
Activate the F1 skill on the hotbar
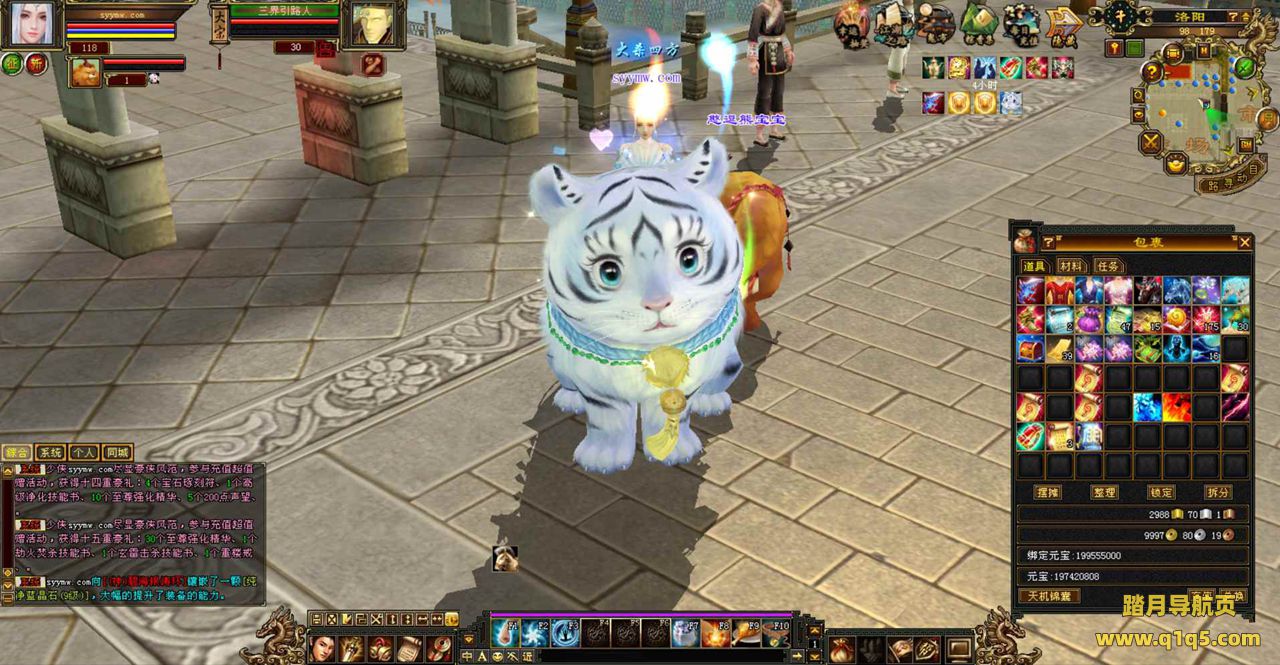tap(505, 633)
